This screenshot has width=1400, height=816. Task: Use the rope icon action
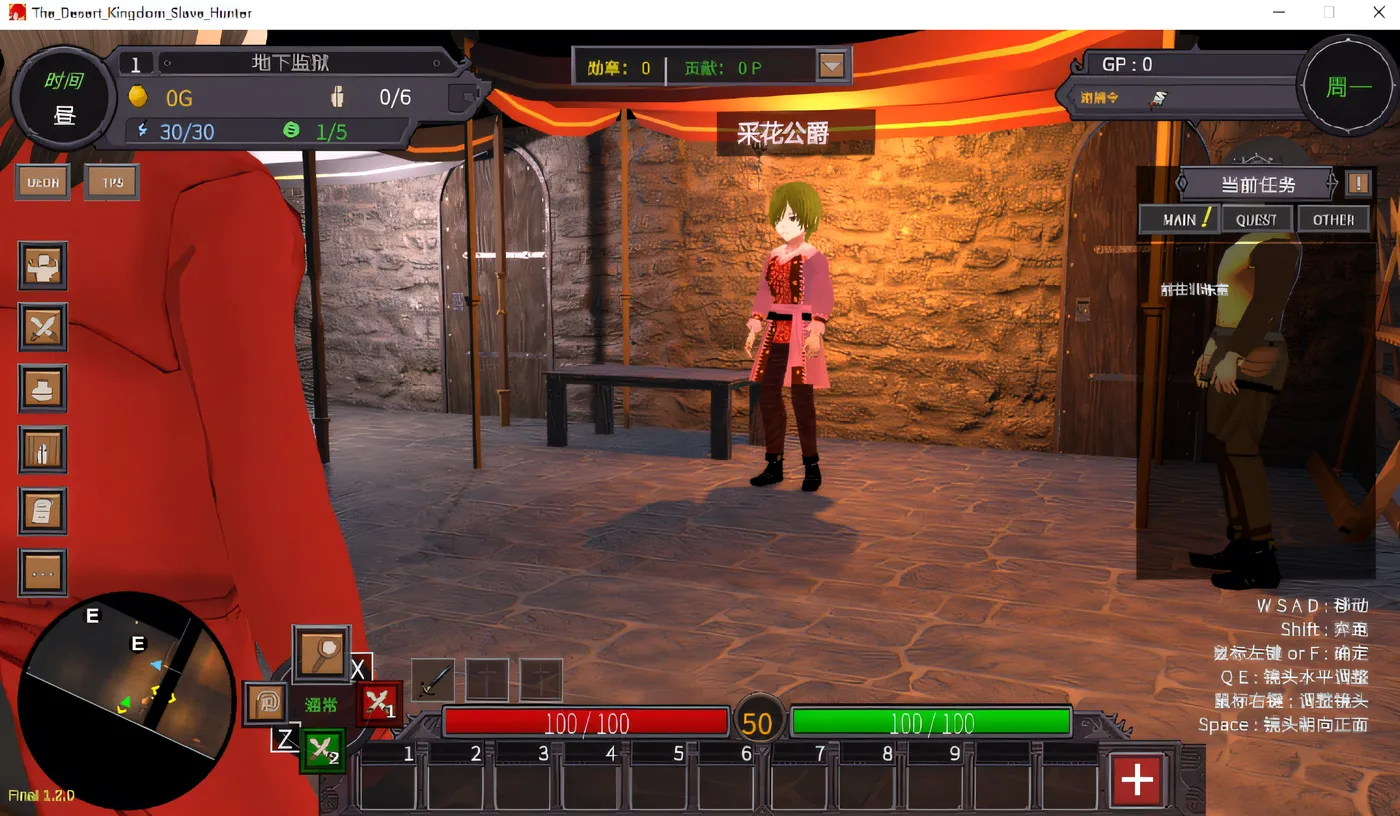click(266, 702)
